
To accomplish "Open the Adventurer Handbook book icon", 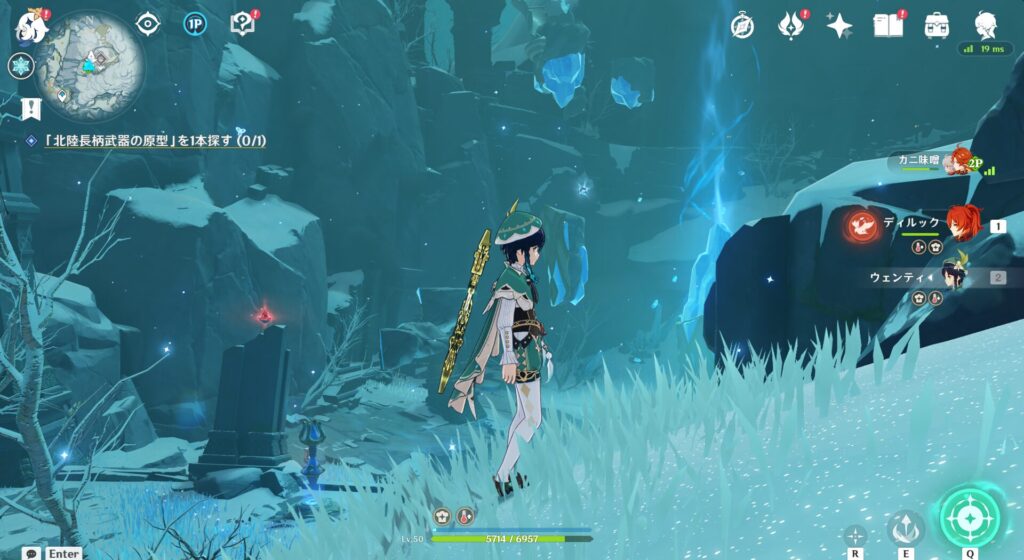I will pyautogui.click(x=888, y=25).
